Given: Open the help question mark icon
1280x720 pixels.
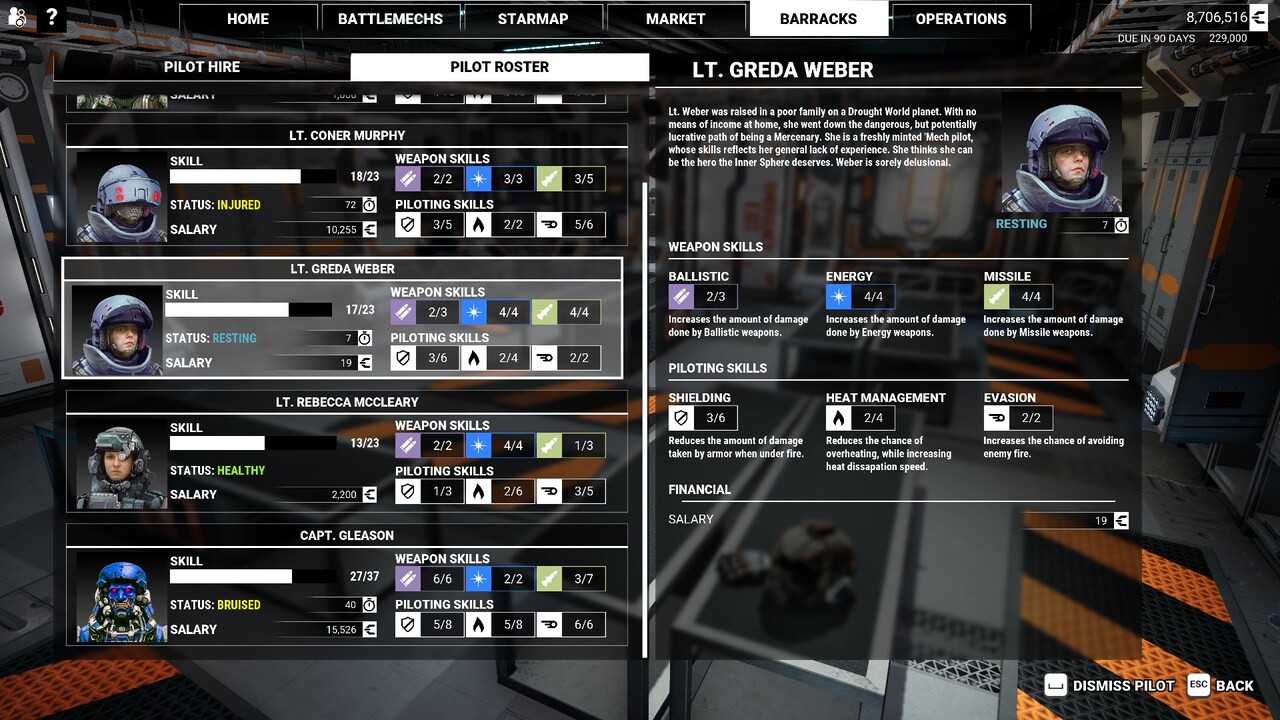Looking at the screenshot, I should click(51, 17).
